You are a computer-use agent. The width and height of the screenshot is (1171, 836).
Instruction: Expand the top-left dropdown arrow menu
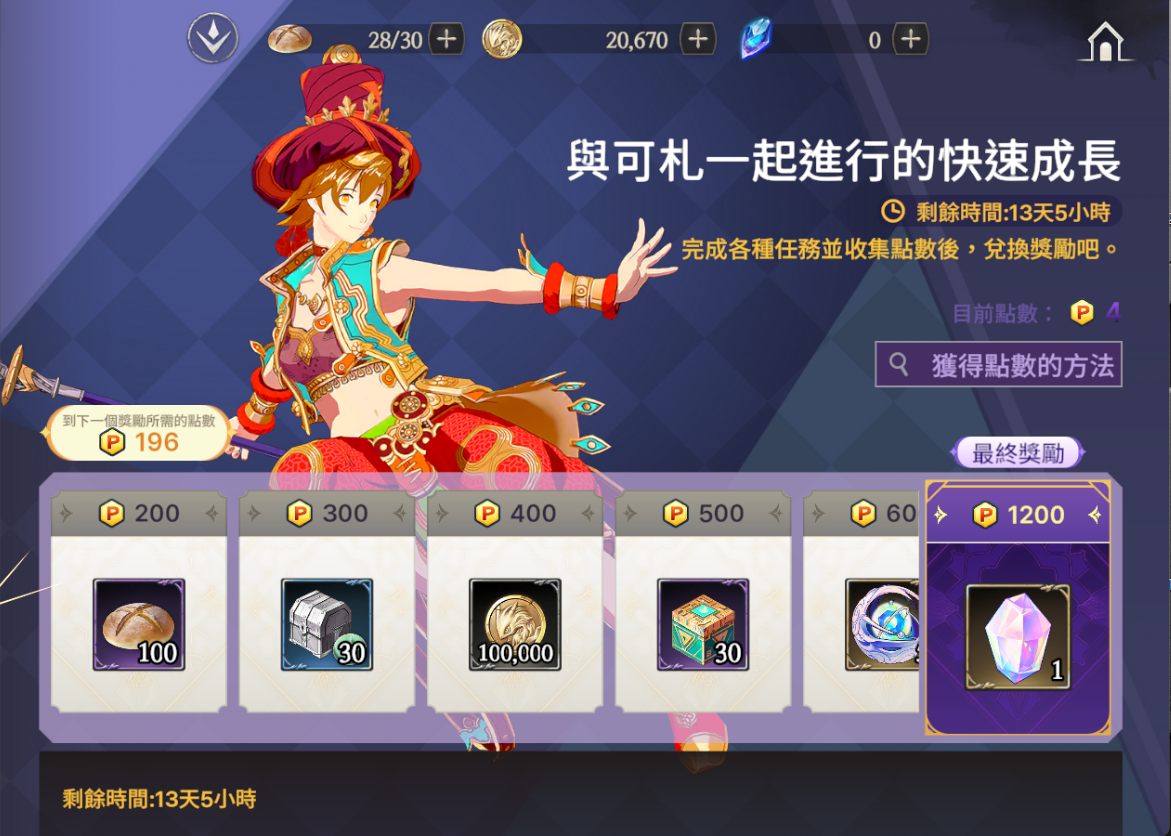tap(212, 40)
